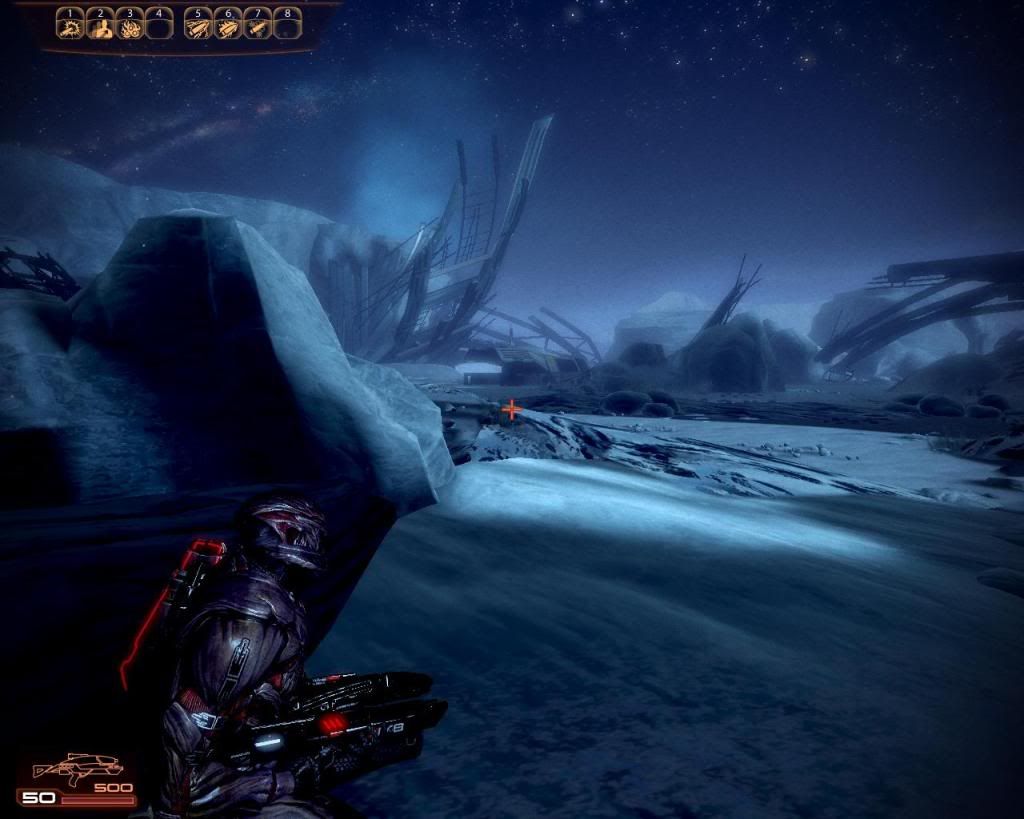Switch to the ammo power in slot 6
Screen dimensions: 1024x819
pos(228,26)
